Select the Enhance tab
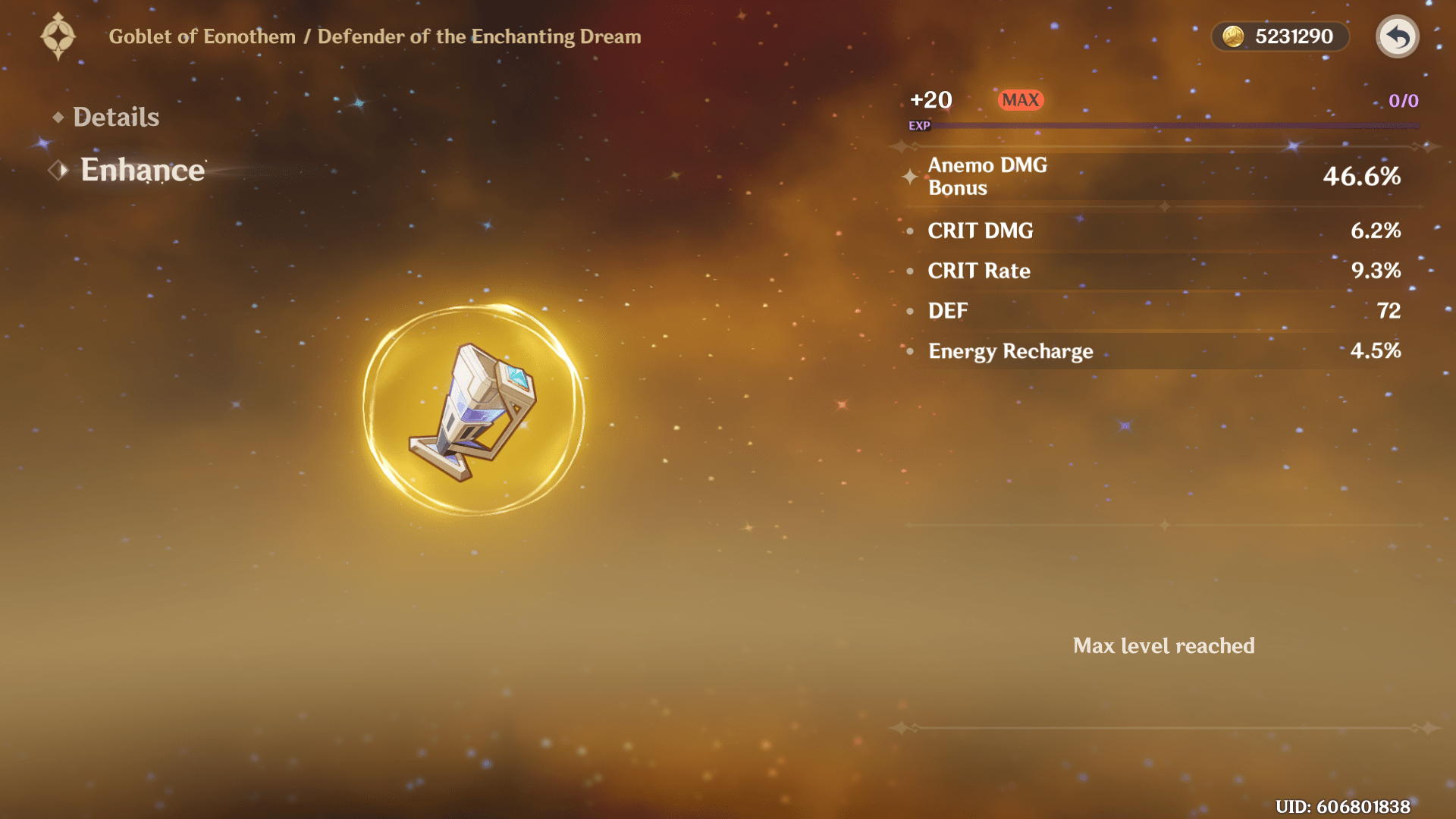1456x819 pixels. tap(142, 170)
